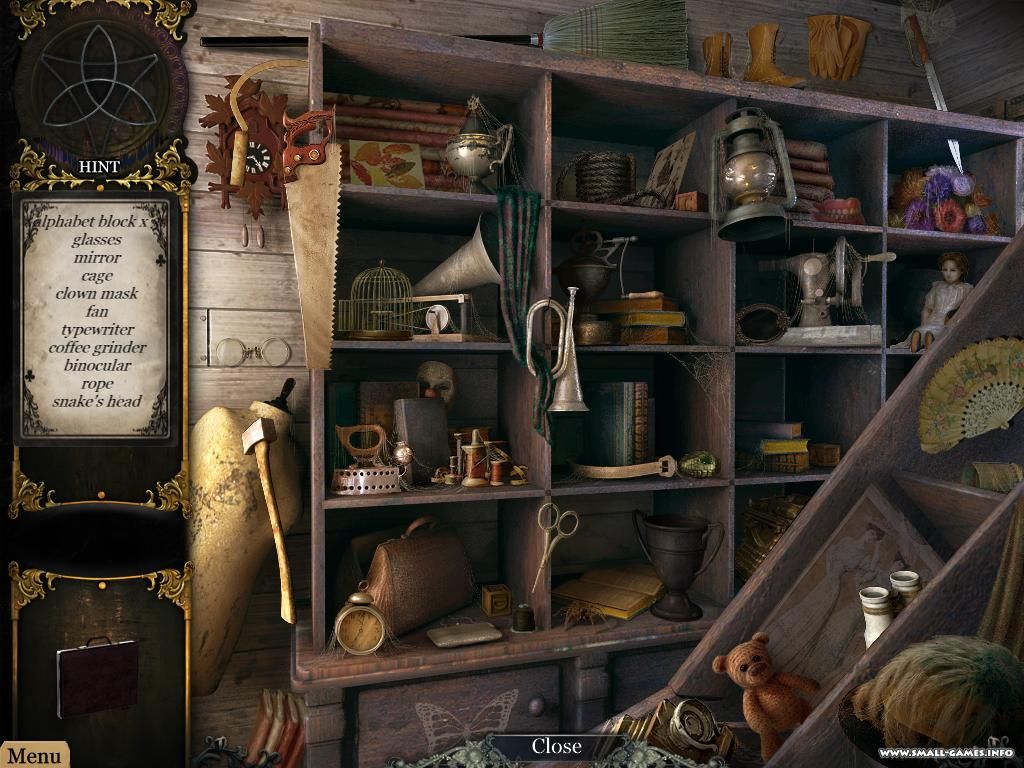Viewport: 1024px width, 768px height.
Task: Select the briefcase in the inventory
Action: 98,676
